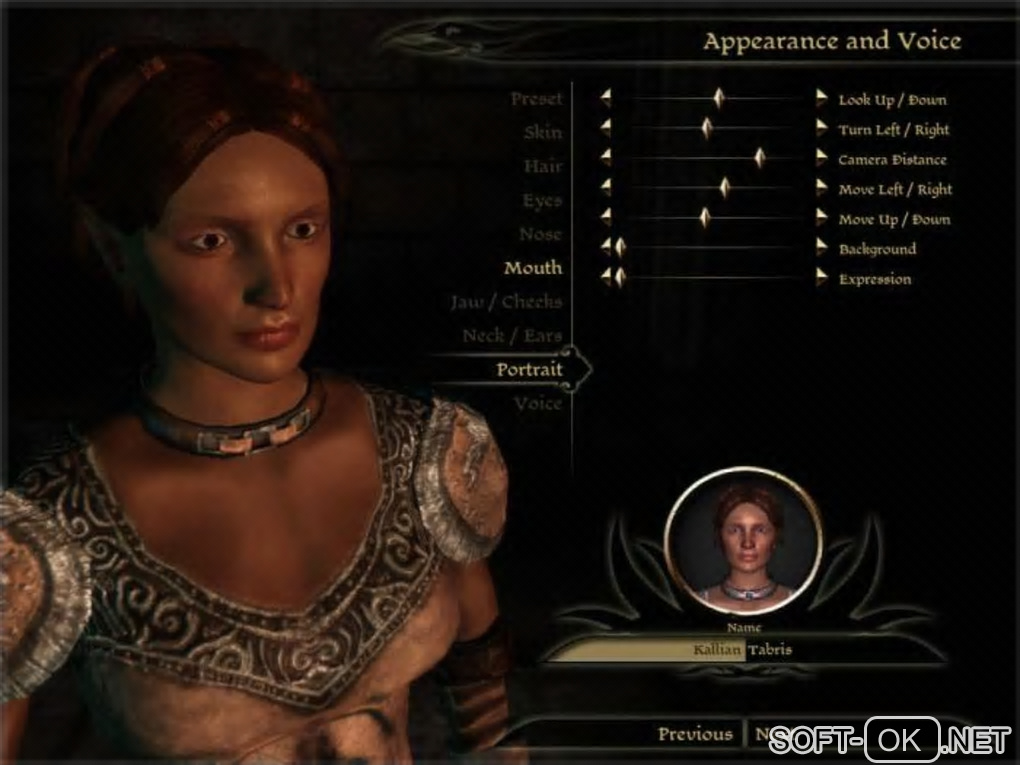Switch to the Mouth section
The height and width of the screenshot is (765, 1020).
(532, 268)
